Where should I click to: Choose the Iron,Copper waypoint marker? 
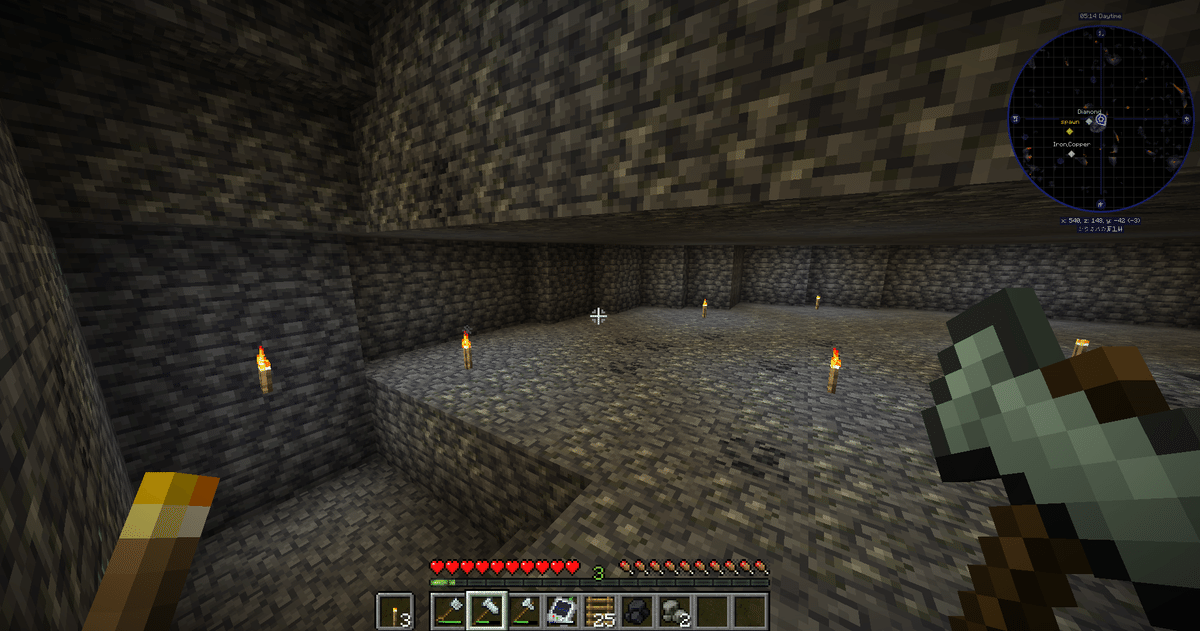1071,154
